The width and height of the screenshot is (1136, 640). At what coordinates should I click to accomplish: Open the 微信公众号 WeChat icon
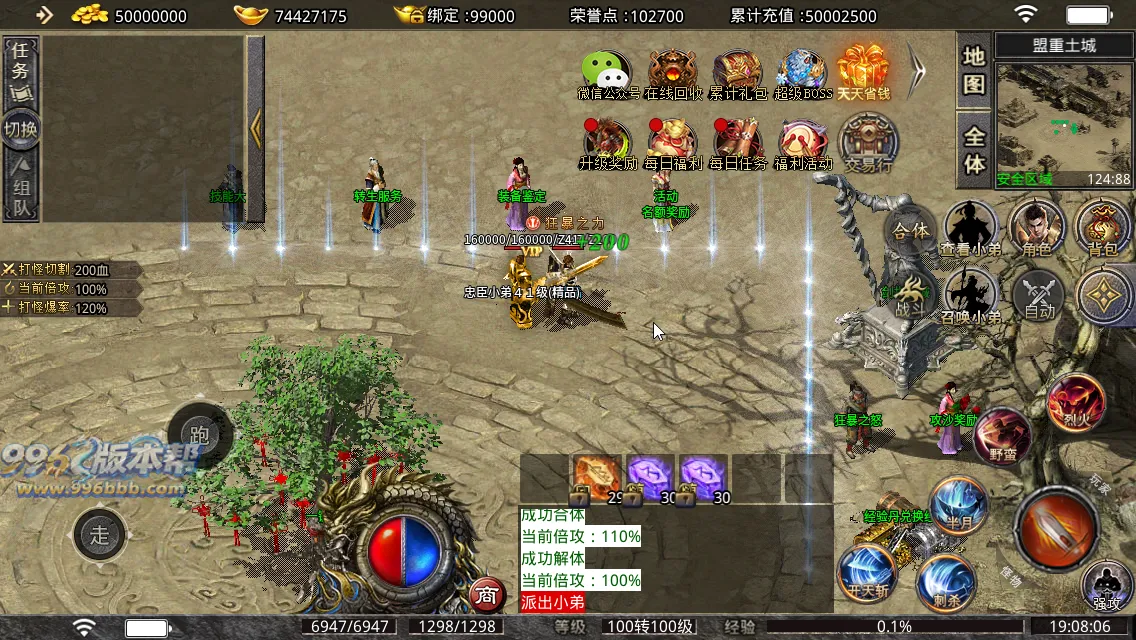607,72
